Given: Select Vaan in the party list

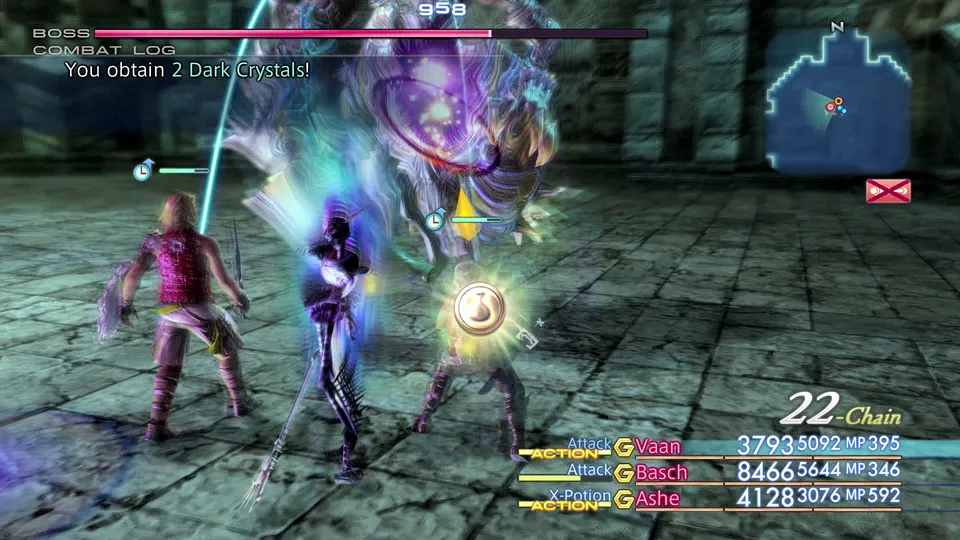Looking at the screenshot, I should 657,446.
